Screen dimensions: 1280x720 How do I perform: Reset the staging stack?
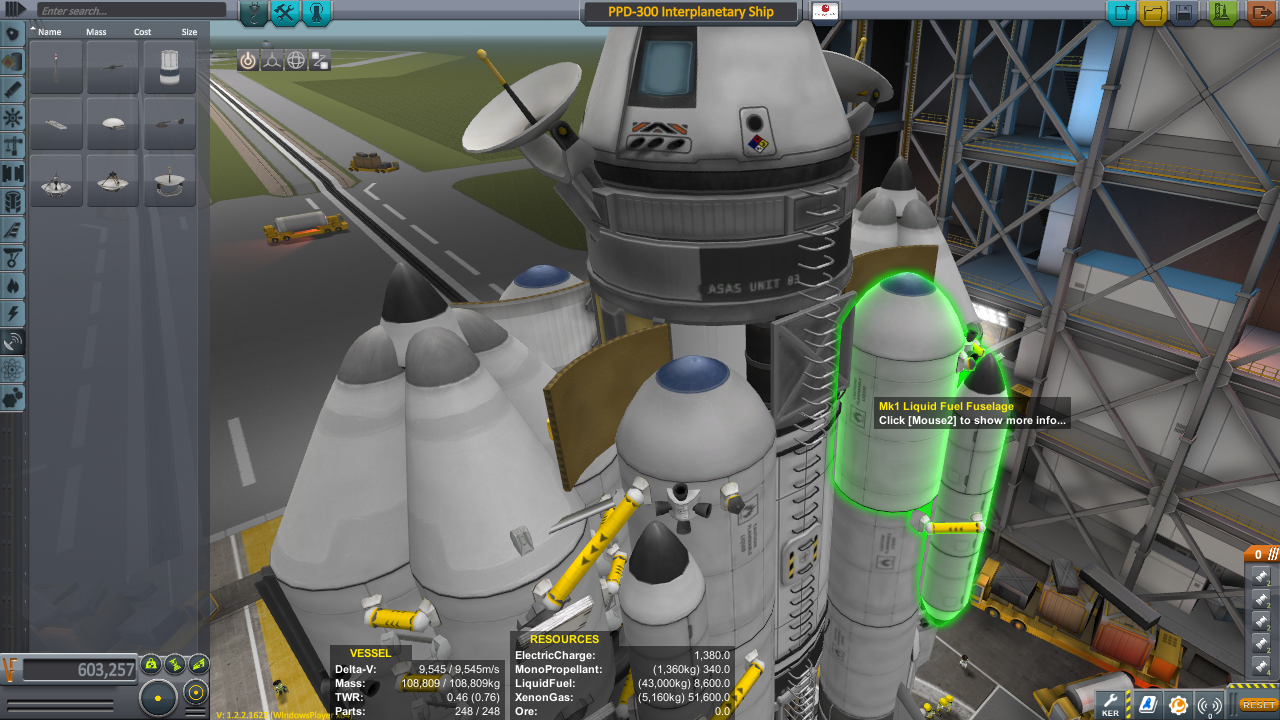[1259, 705]
